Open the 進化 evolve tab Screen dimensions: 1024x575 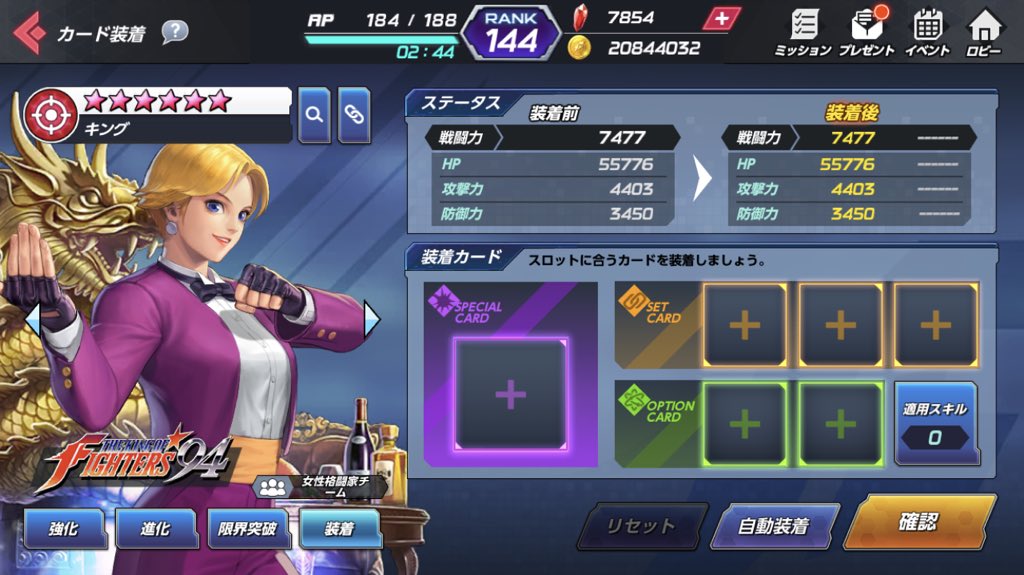(x=156, y=528)
